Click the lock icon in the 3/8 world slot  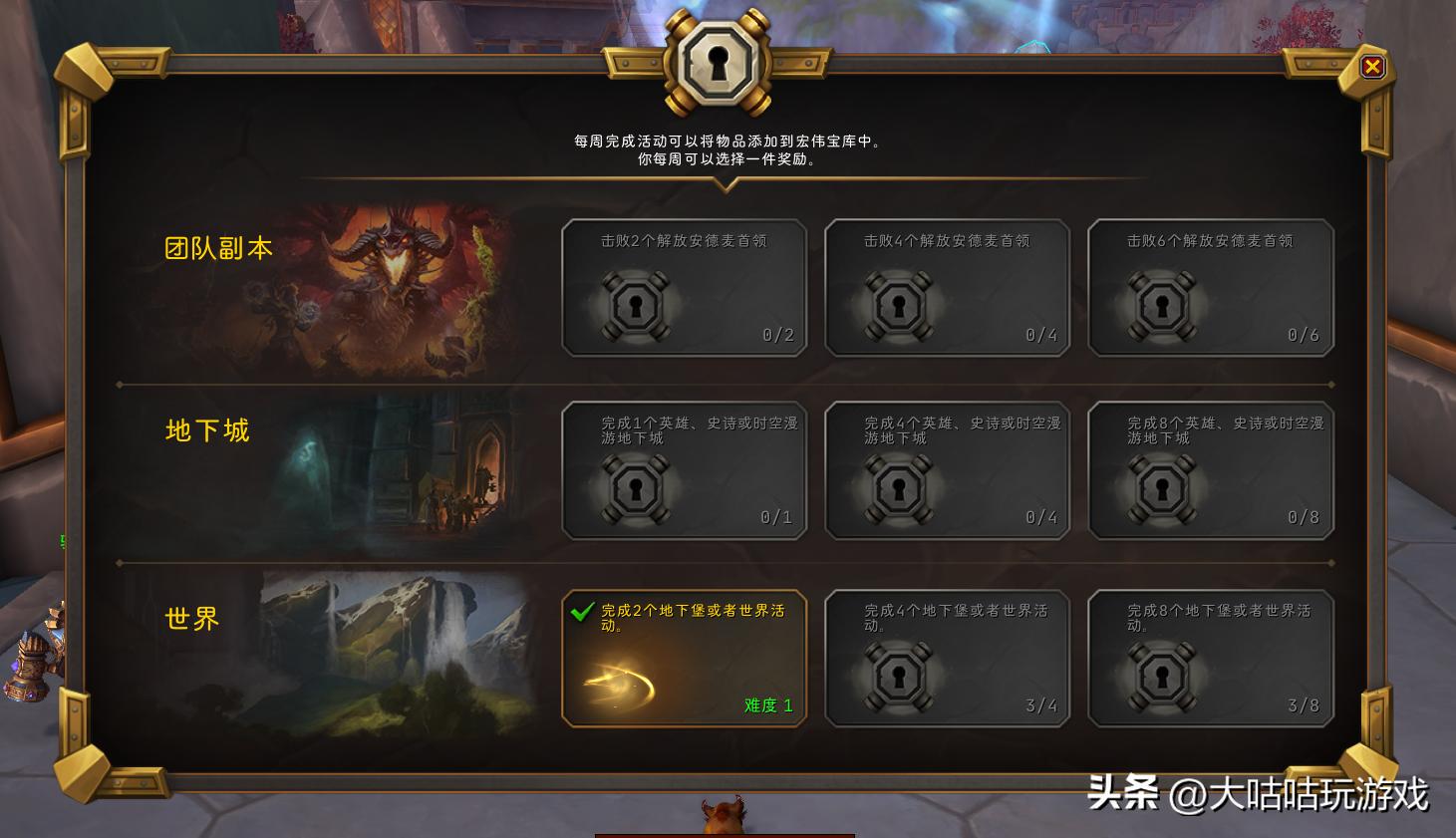click(x=1163, y=676)
